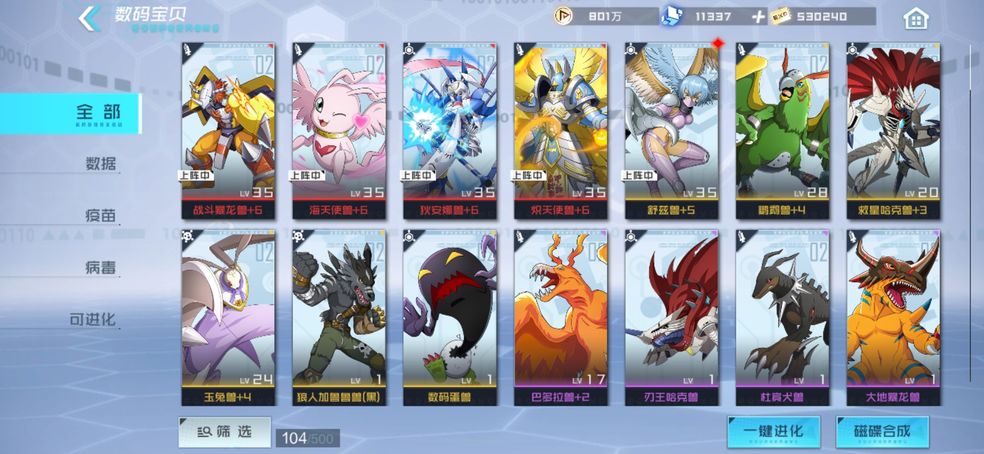The width and height of the screenshot is (984, 454).
Task: Filter by the 数据 category
Action: click(100, 164)
